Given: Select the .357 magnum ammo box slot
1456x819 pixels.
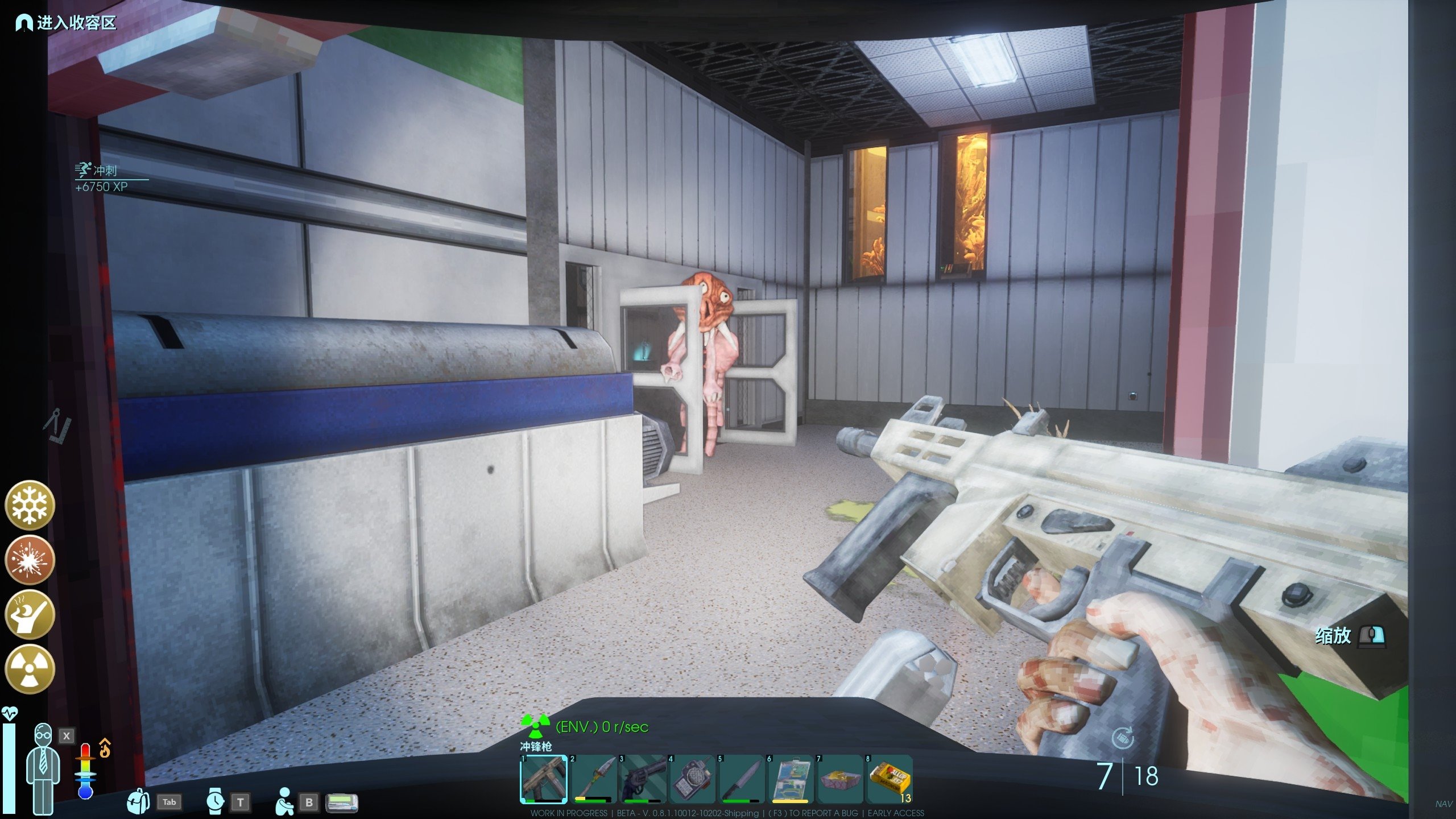Looking at the screenshot, I should coord(890,779).
